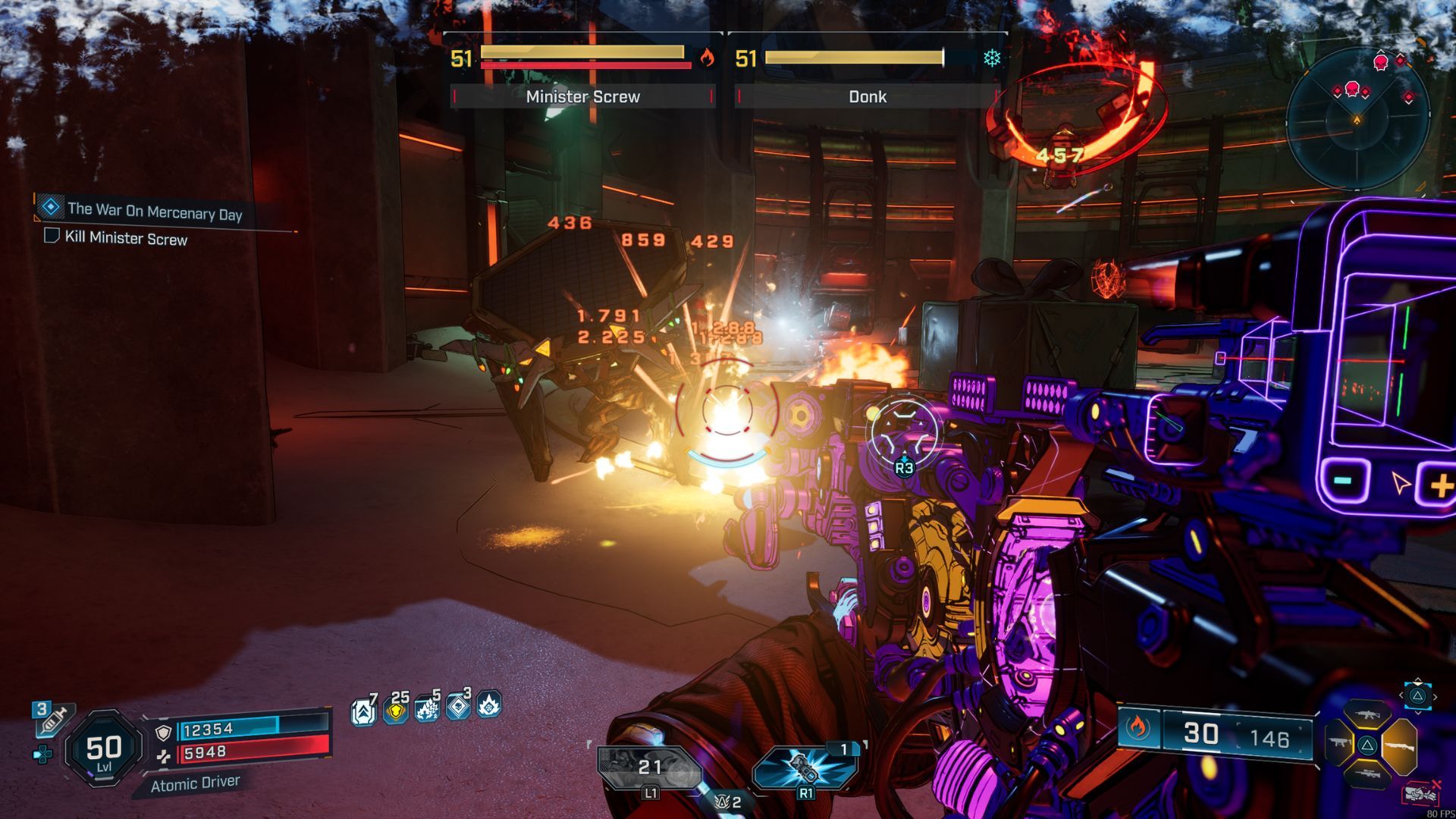Click the red crossed-out vehicle icon
Viewport: 1456px width, 819px height.
[x=1421, y=793]
